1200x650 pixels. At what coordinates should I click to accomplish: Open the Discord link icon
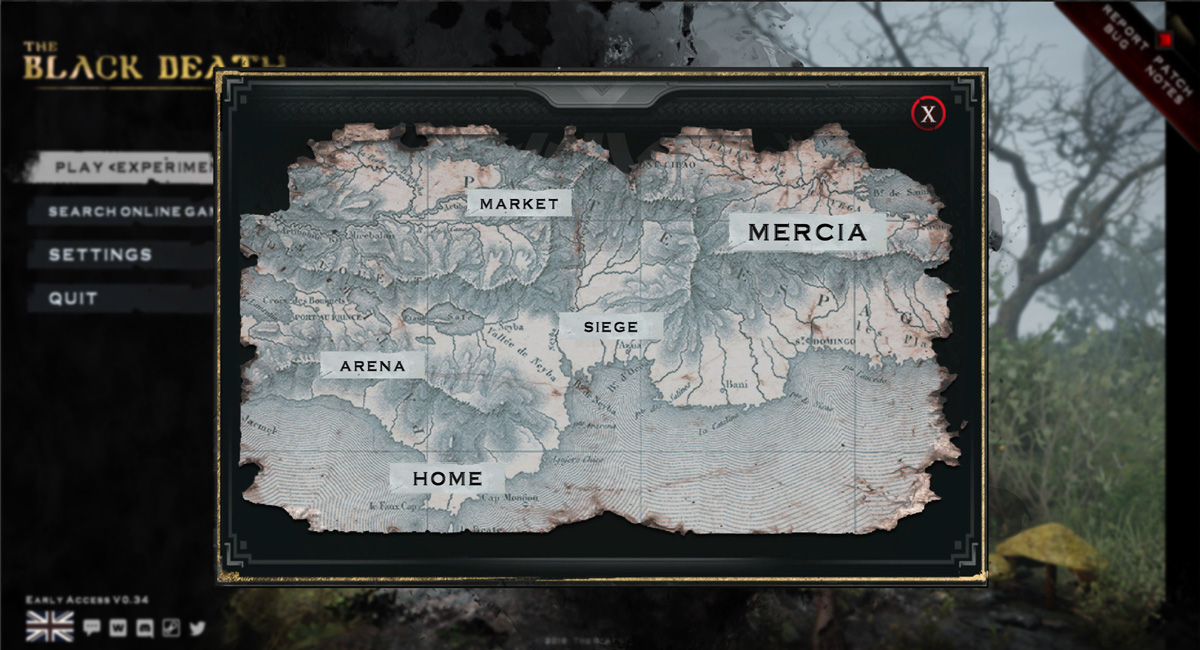[145, 628]
